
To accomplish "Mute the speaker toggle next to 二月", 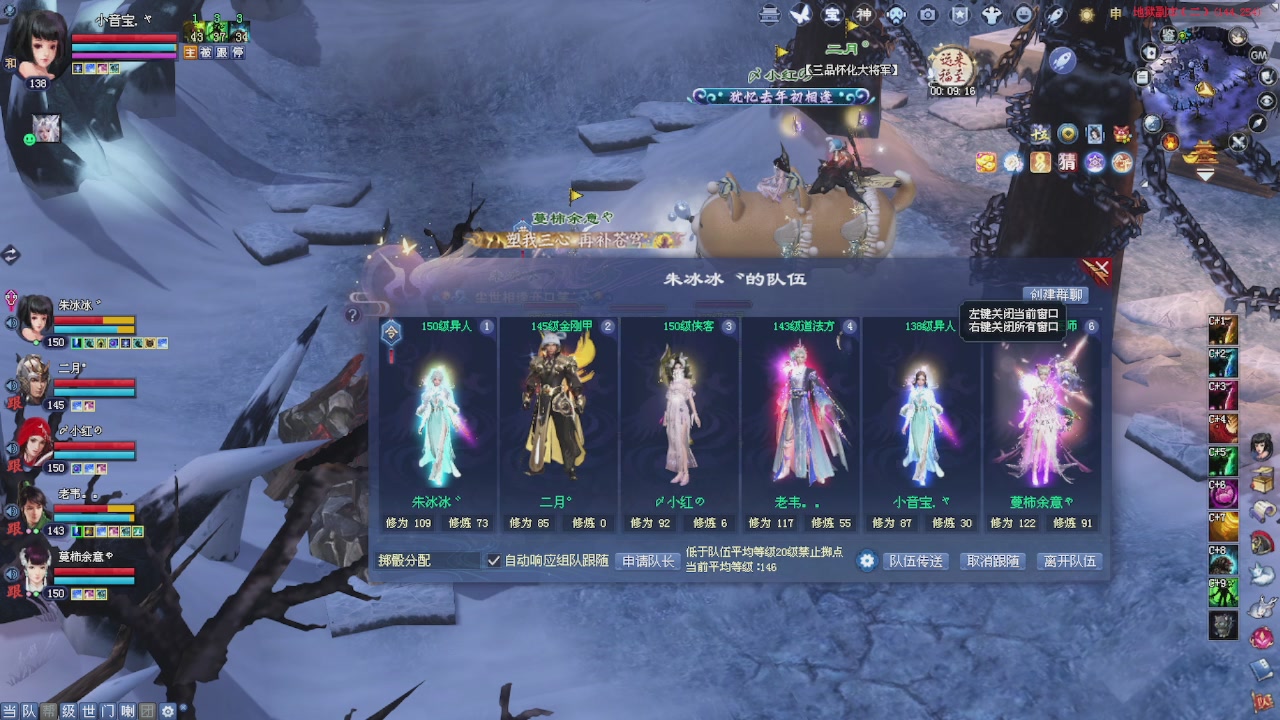I will pos(9,384).
